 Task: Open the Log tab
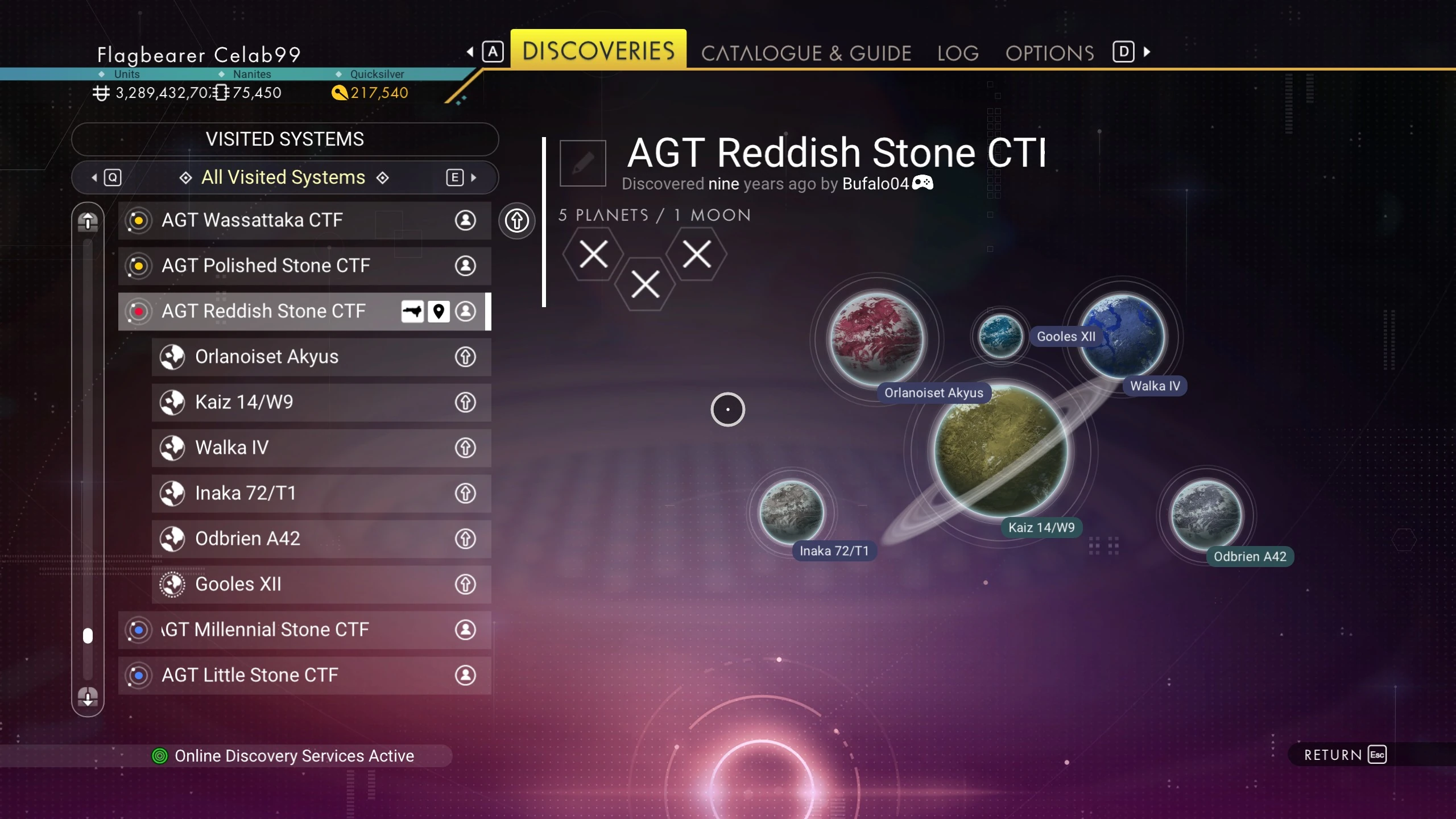pos(958,53)
